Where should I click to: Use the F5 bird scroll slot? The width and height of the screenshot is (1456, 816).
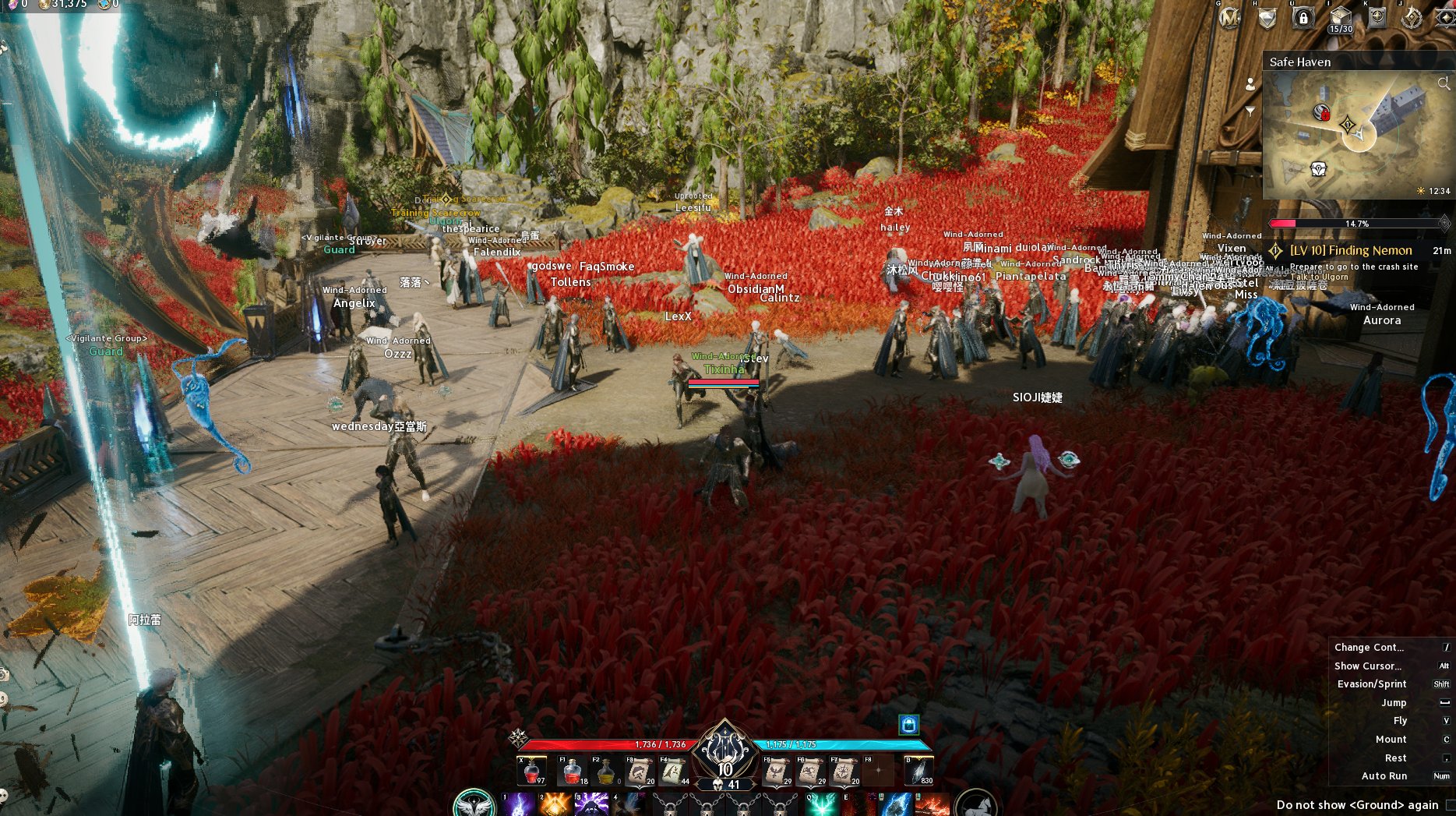(777, 771)
